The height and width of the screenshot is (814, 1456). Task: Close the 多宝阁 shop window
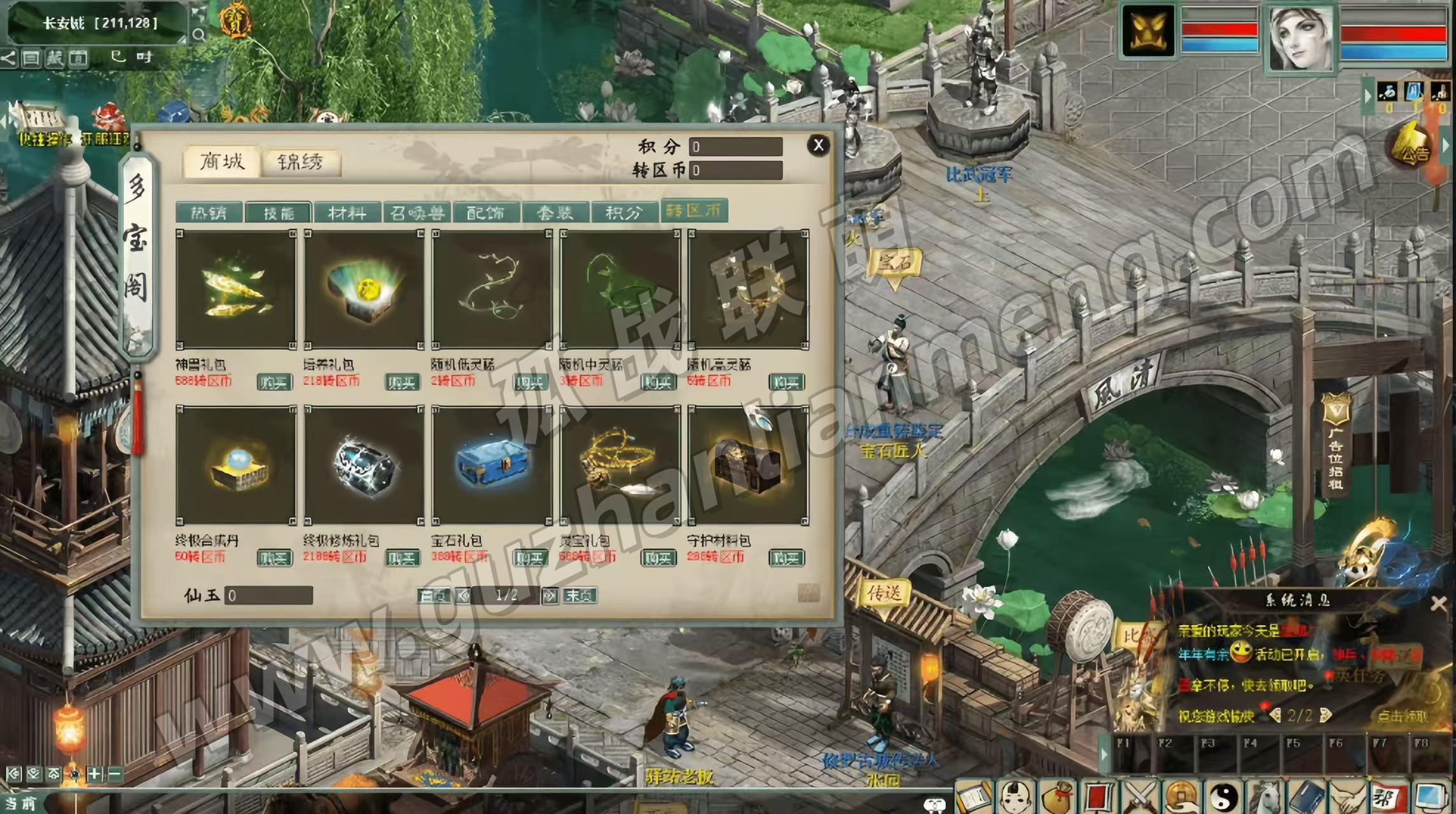(818, 146)
